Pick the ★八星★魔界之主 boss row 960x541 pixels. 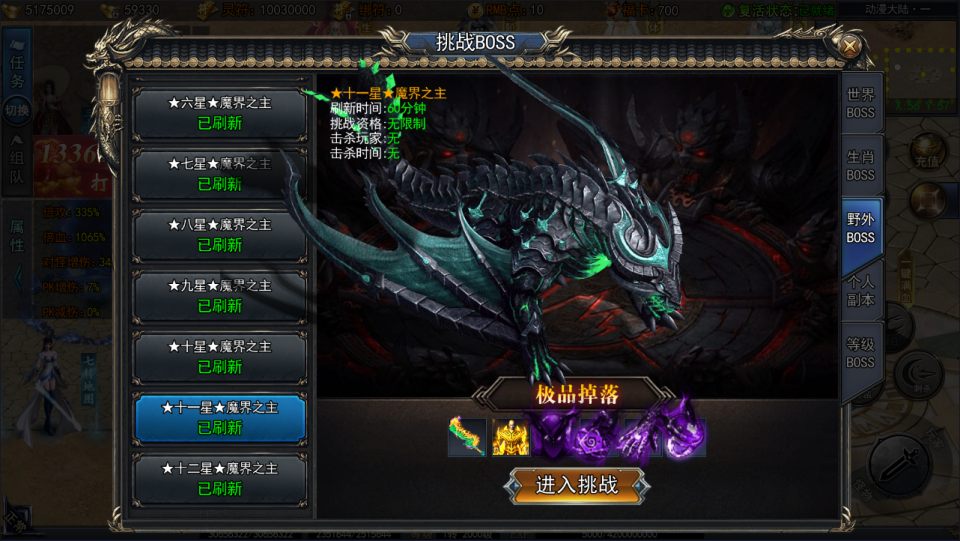(220, 235)
